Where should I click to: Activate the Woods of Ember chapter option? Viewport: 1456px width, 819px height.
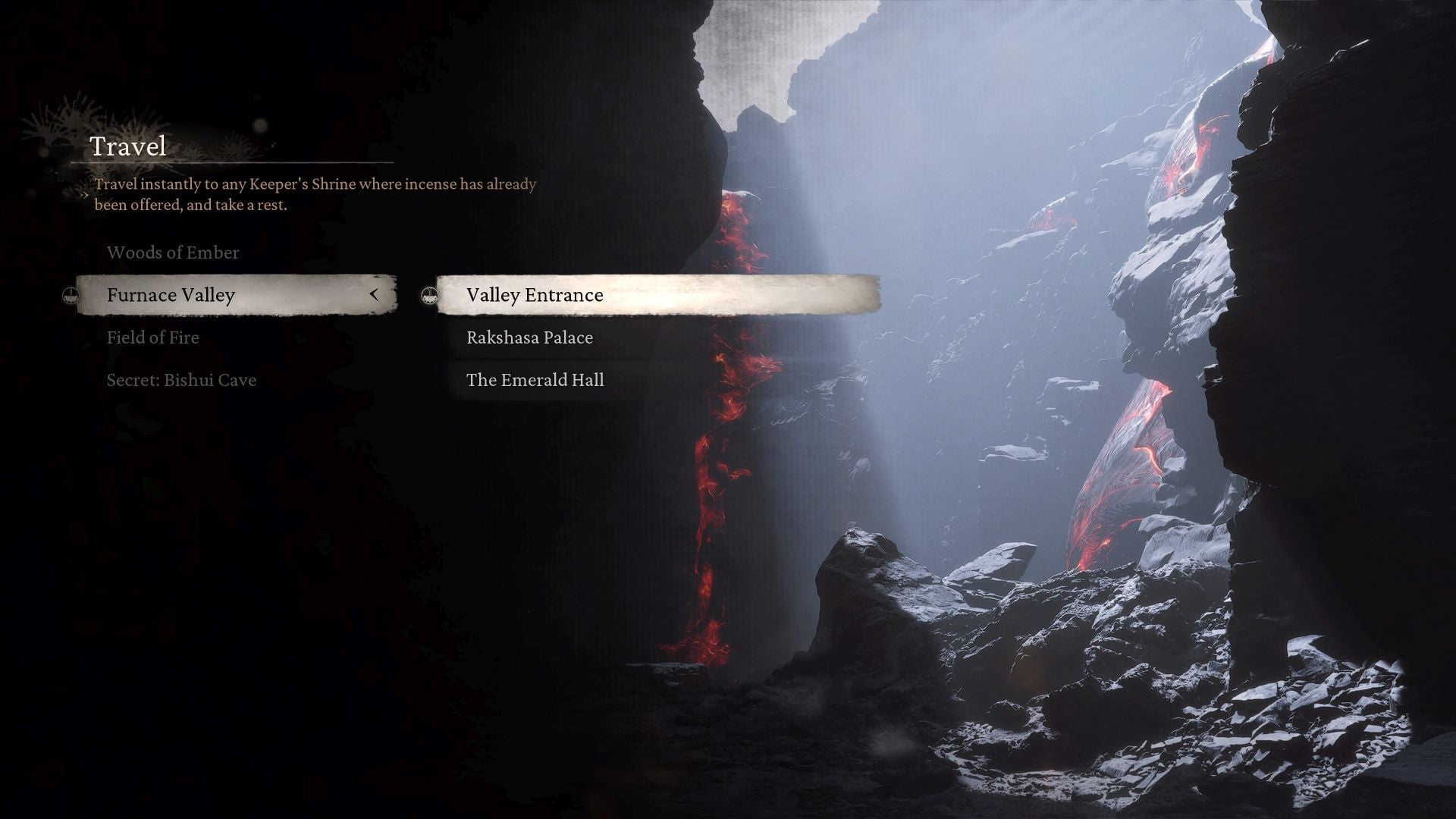[173, 253]
